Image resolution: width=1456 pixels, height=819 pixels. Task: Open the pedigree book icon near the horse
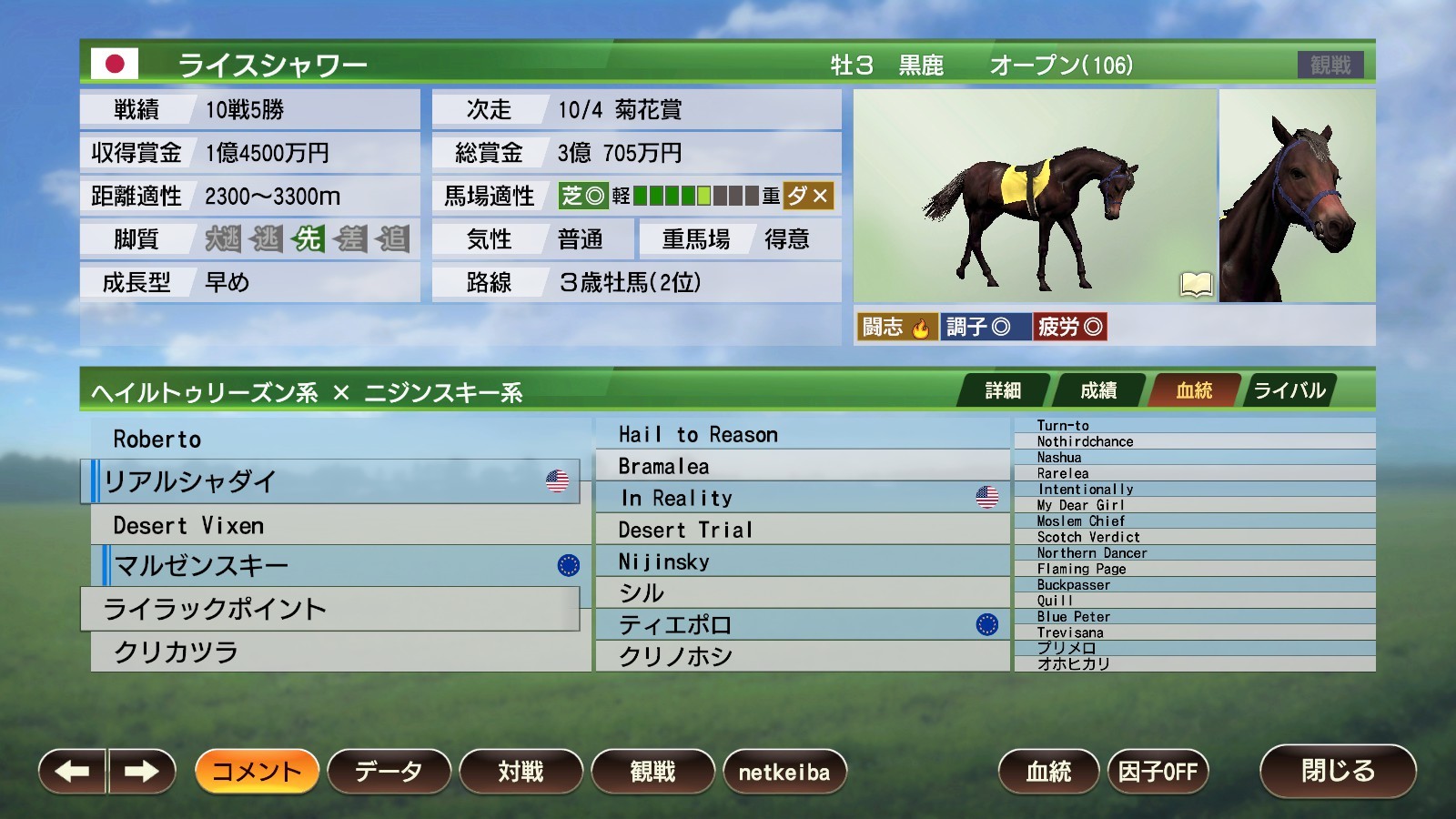click(1197, 284)
